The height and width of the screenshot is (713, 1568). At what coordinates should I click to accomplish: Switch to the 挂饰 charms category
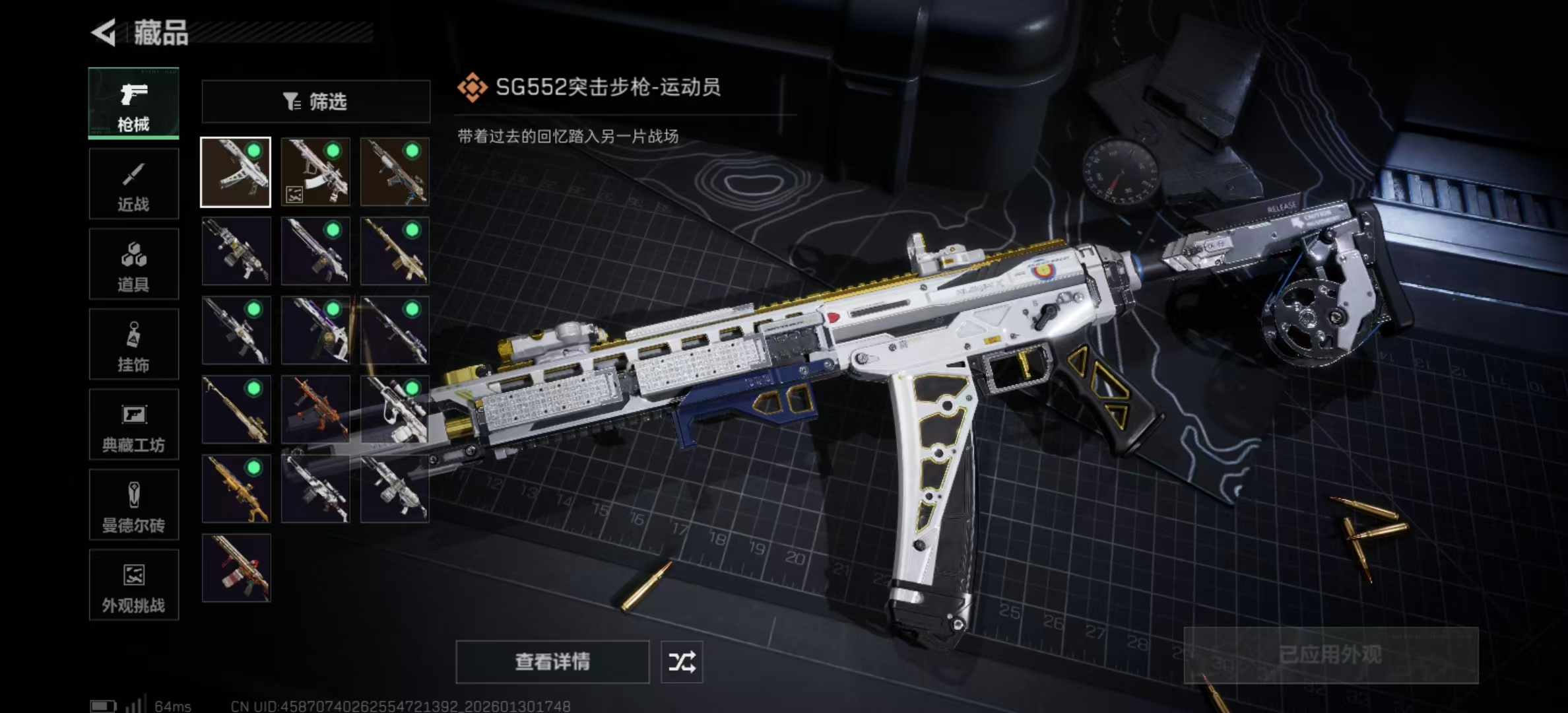(x=133, y=344)
